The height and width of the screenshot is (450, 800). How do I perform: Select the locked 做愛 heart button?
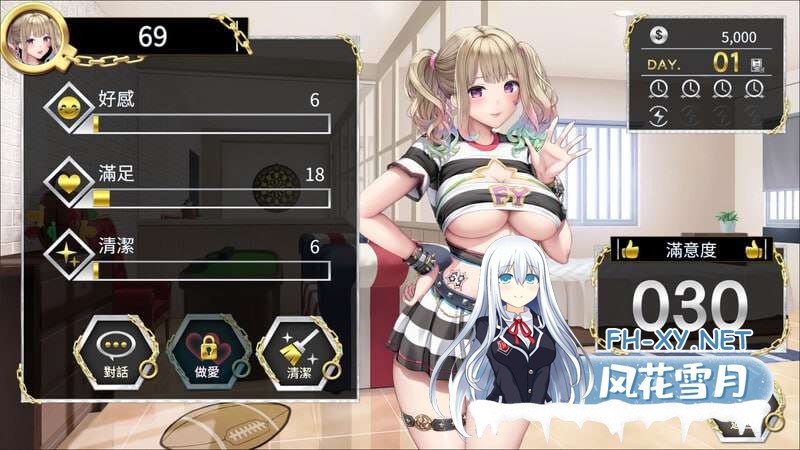(x=202, y=350)
